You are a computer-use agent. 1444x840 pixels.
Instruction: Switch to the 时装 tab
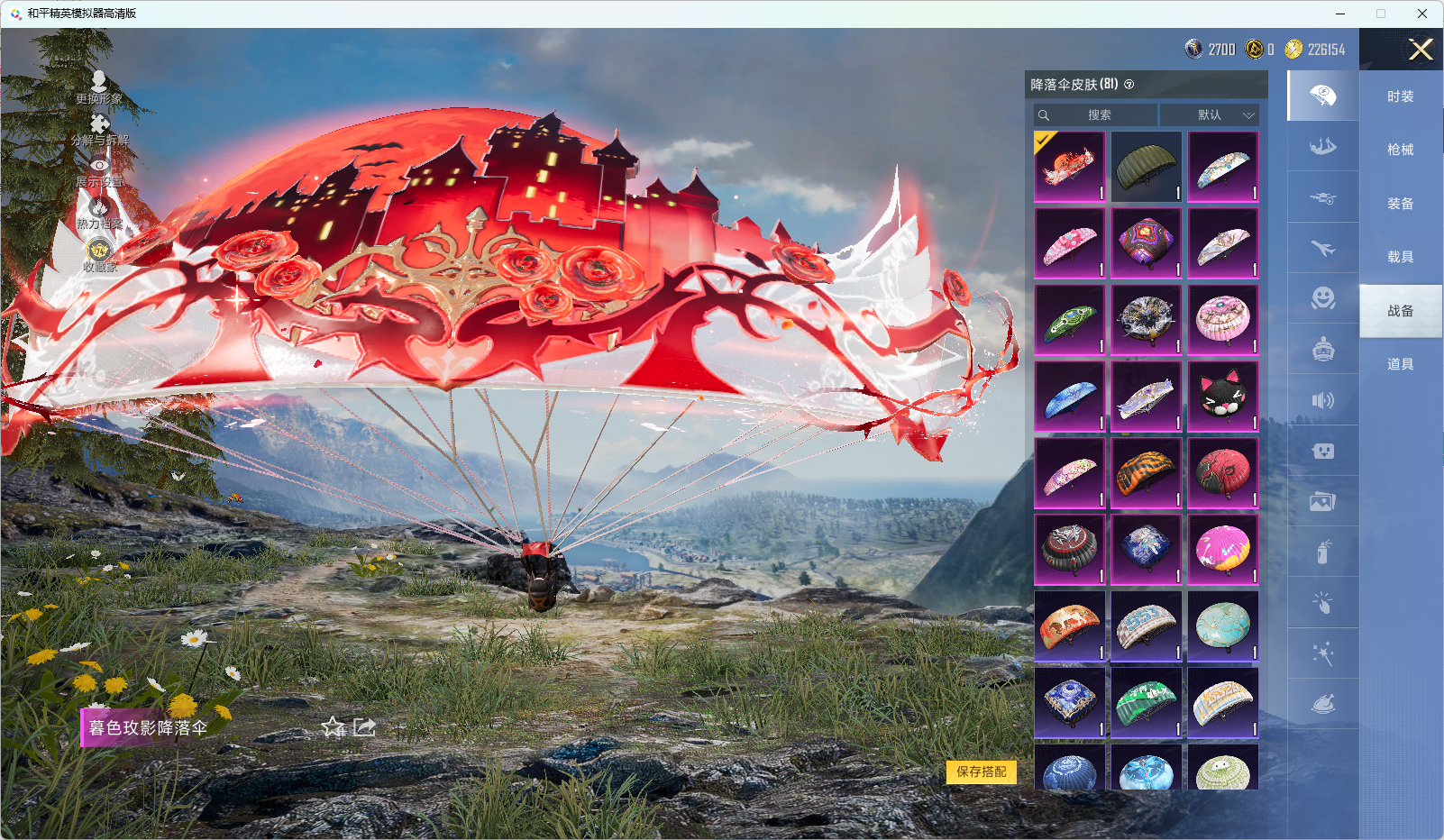point(1400,96)
